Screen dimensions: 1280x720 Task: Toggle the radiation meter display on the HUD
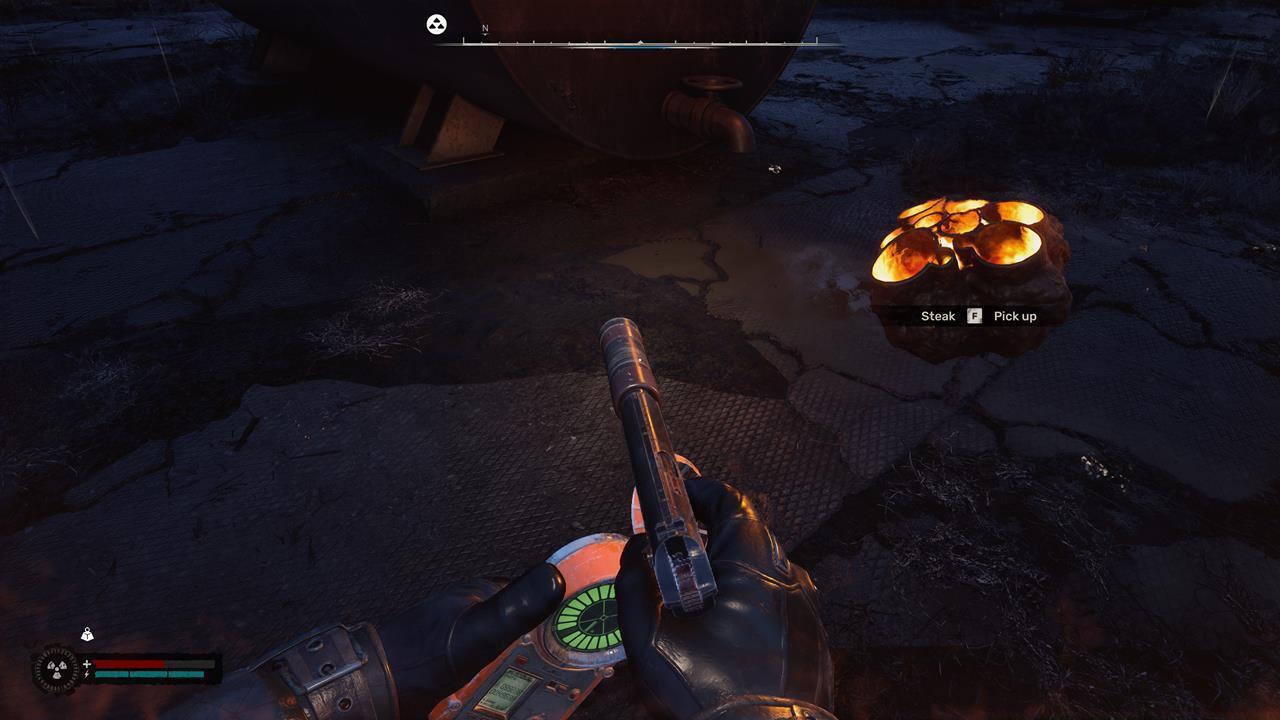[x=58, y=668]
